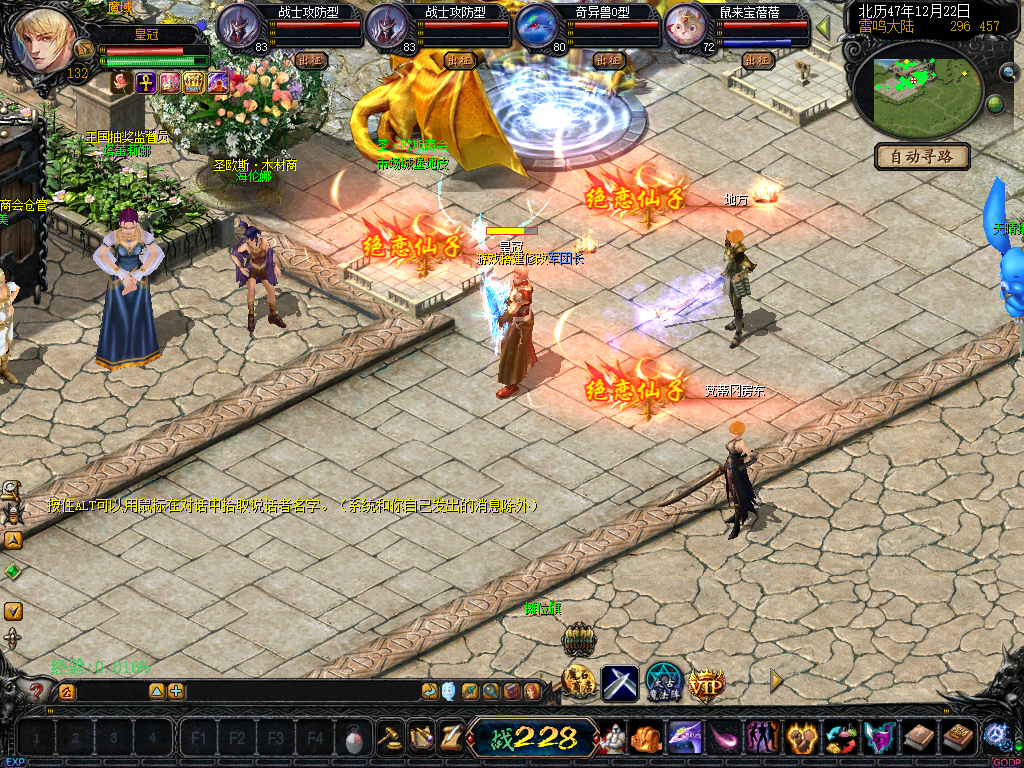The width and height of the screenshot is (1024, 768).
Task: Click the golden ankh buff icon
Action: pyautogui.click(x=146, y=83)
